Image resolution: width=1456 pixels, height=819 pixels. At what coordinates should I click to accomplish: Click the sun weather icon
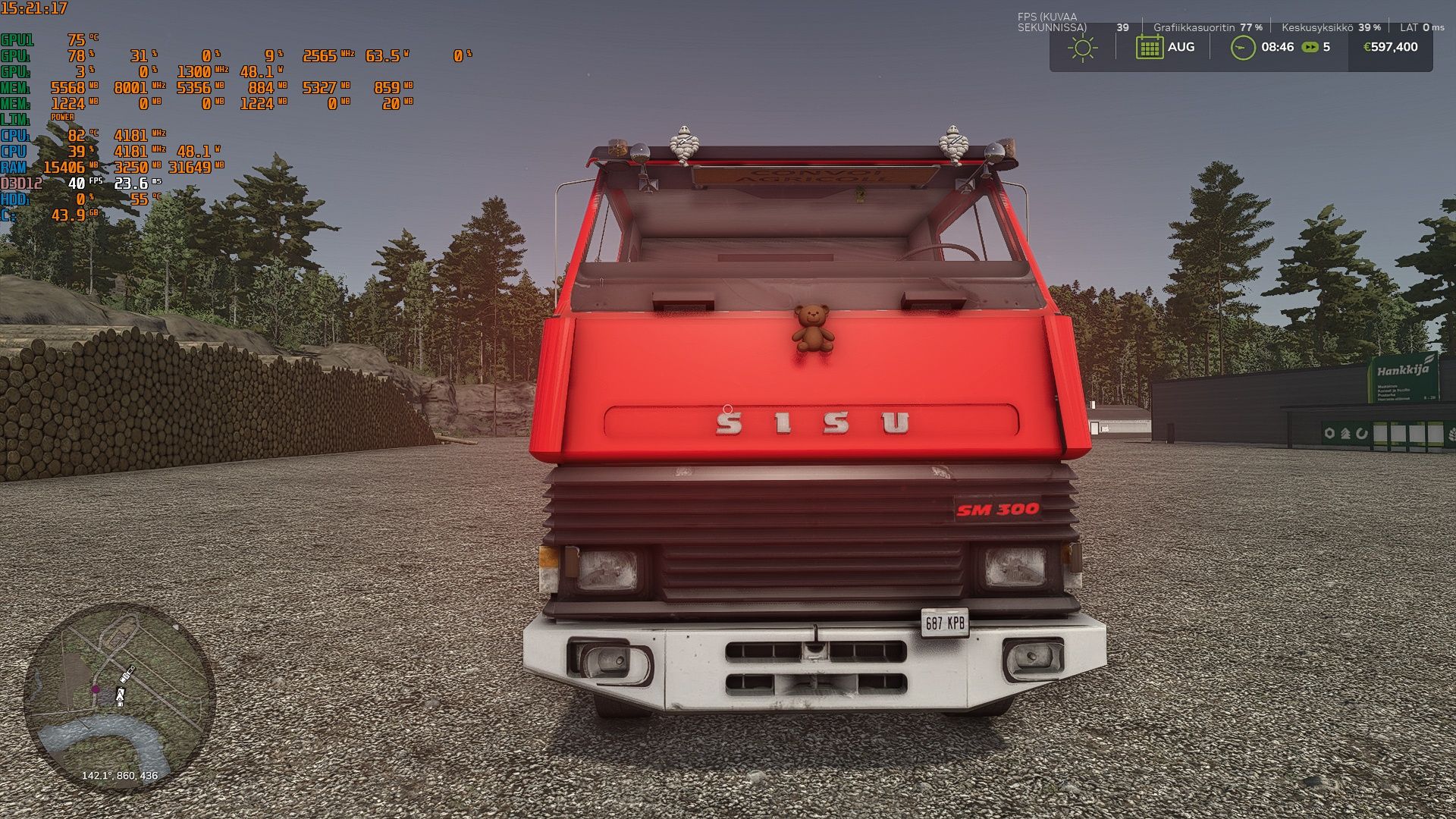click(1082, 48)
